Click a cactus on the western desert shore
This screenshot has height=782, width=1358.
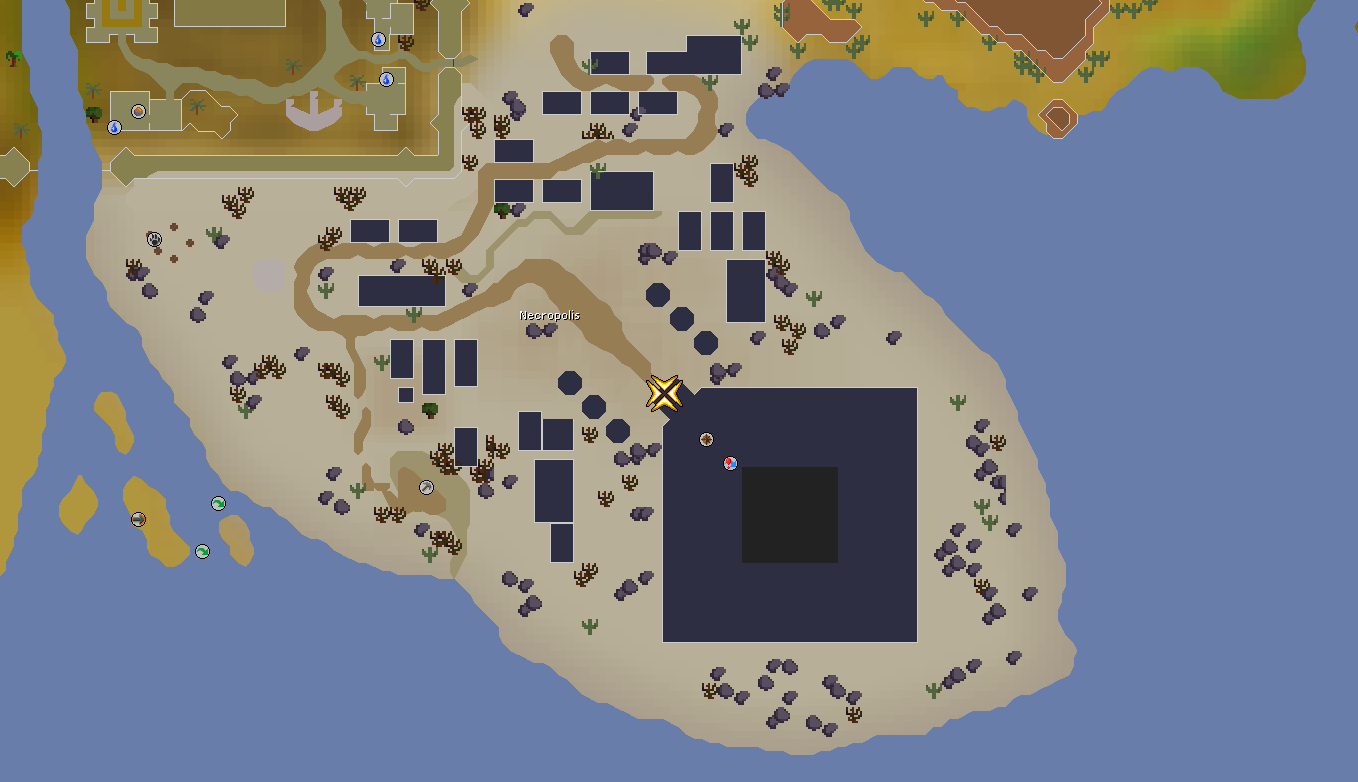point(216,234)
